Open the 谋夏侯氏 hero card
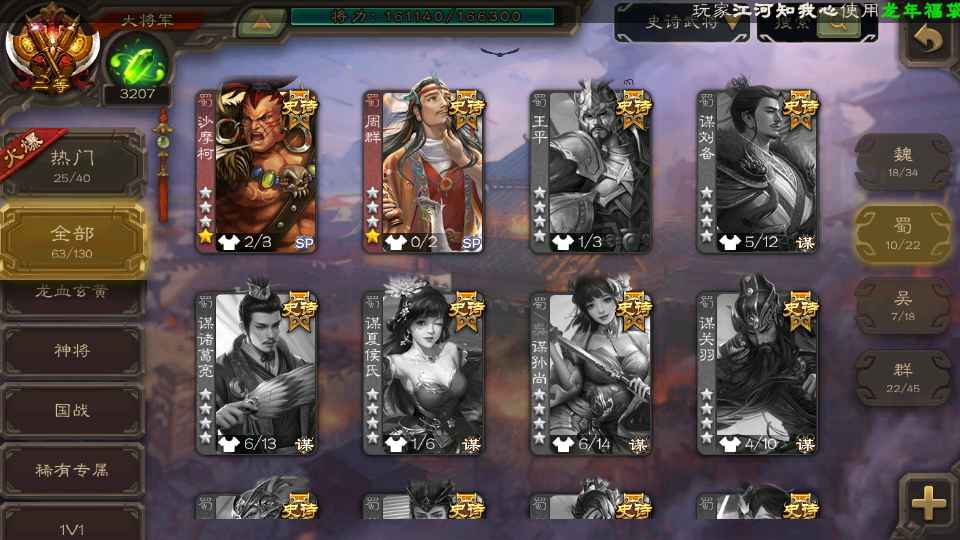 pyautogui.click(x=422, y=370)
